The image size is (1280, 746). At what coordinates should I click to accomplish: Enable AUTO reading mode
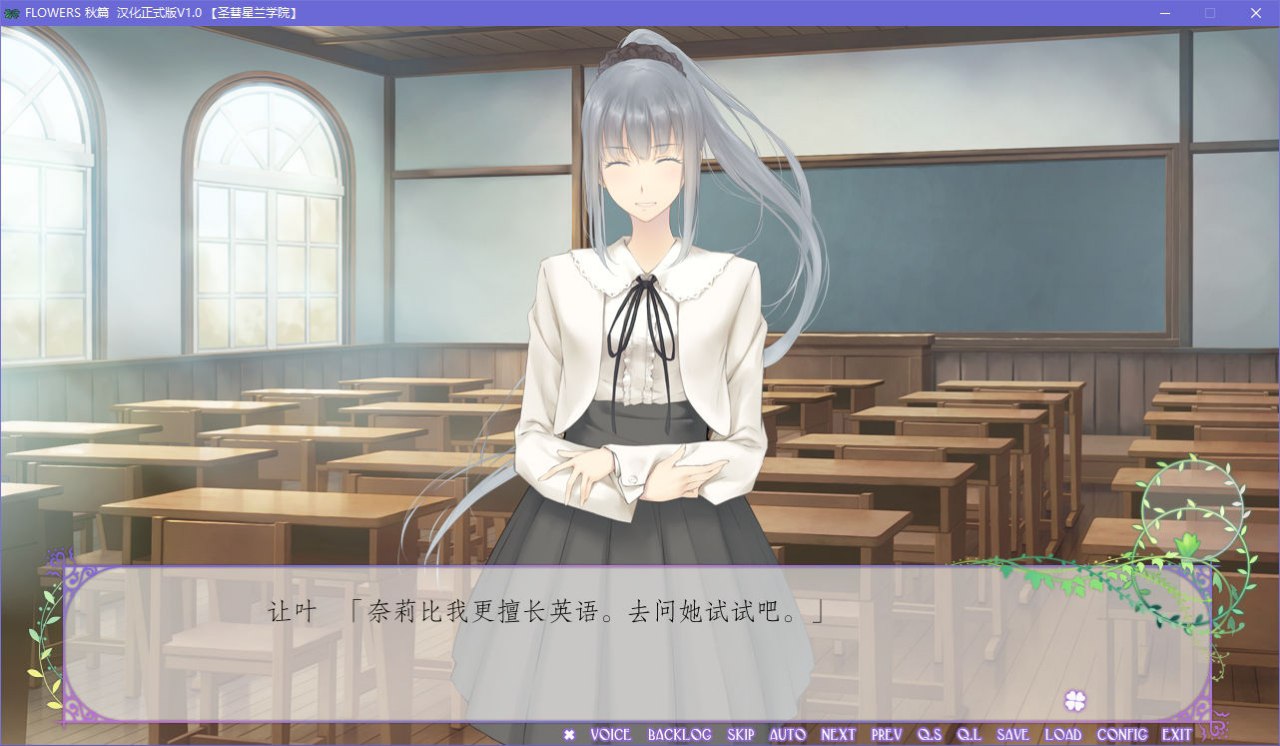click(x=787, y=734)
